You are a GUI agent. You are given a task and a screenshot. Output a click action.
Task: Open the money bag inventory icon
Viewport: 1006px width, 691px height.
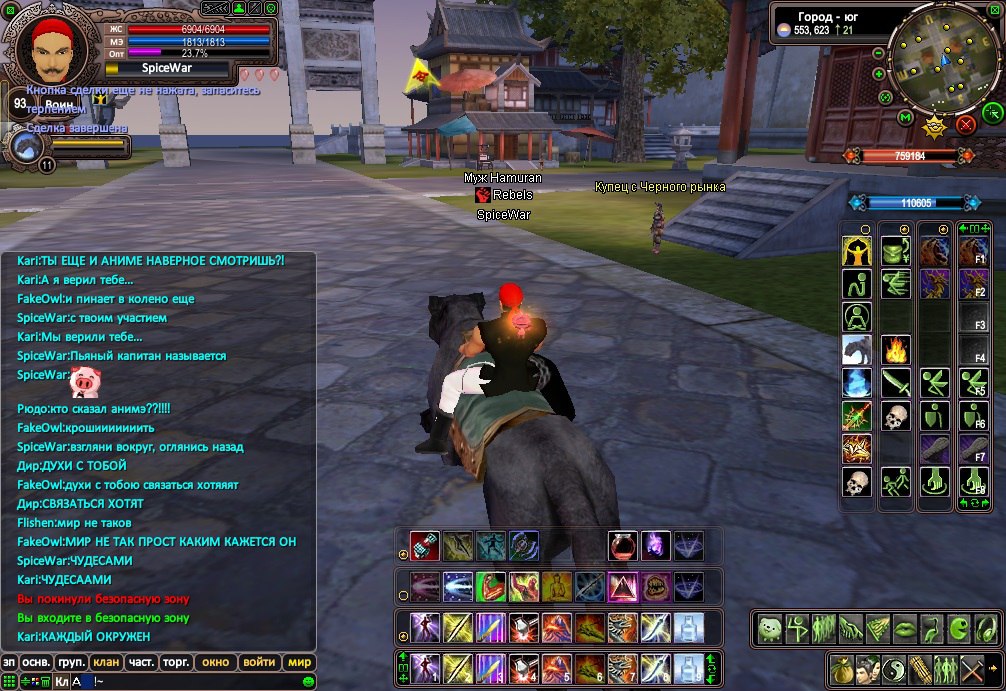841,668
